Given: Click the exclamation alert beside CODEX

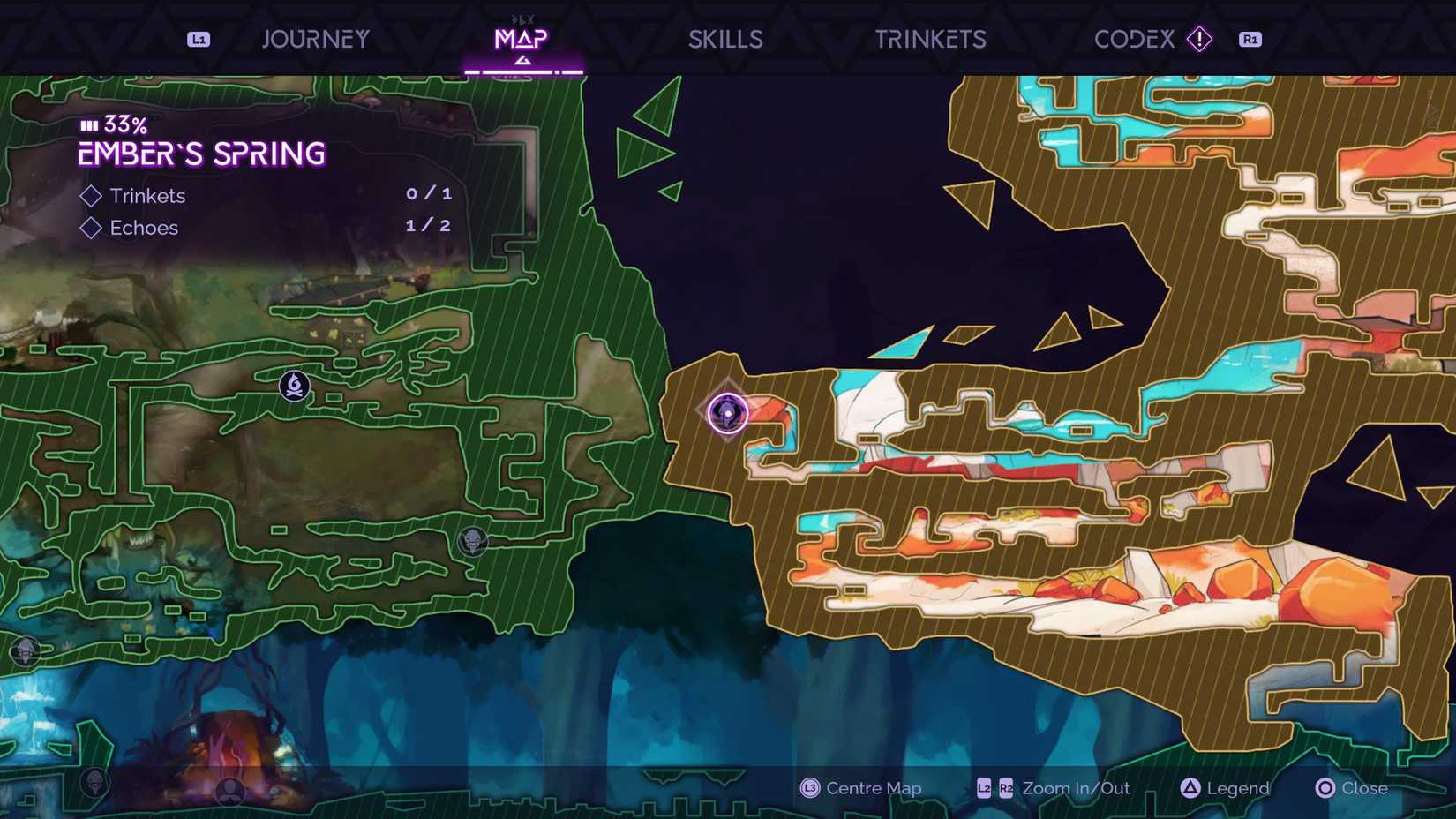Looking at the screenshot, I should [x=1200, y=39].
